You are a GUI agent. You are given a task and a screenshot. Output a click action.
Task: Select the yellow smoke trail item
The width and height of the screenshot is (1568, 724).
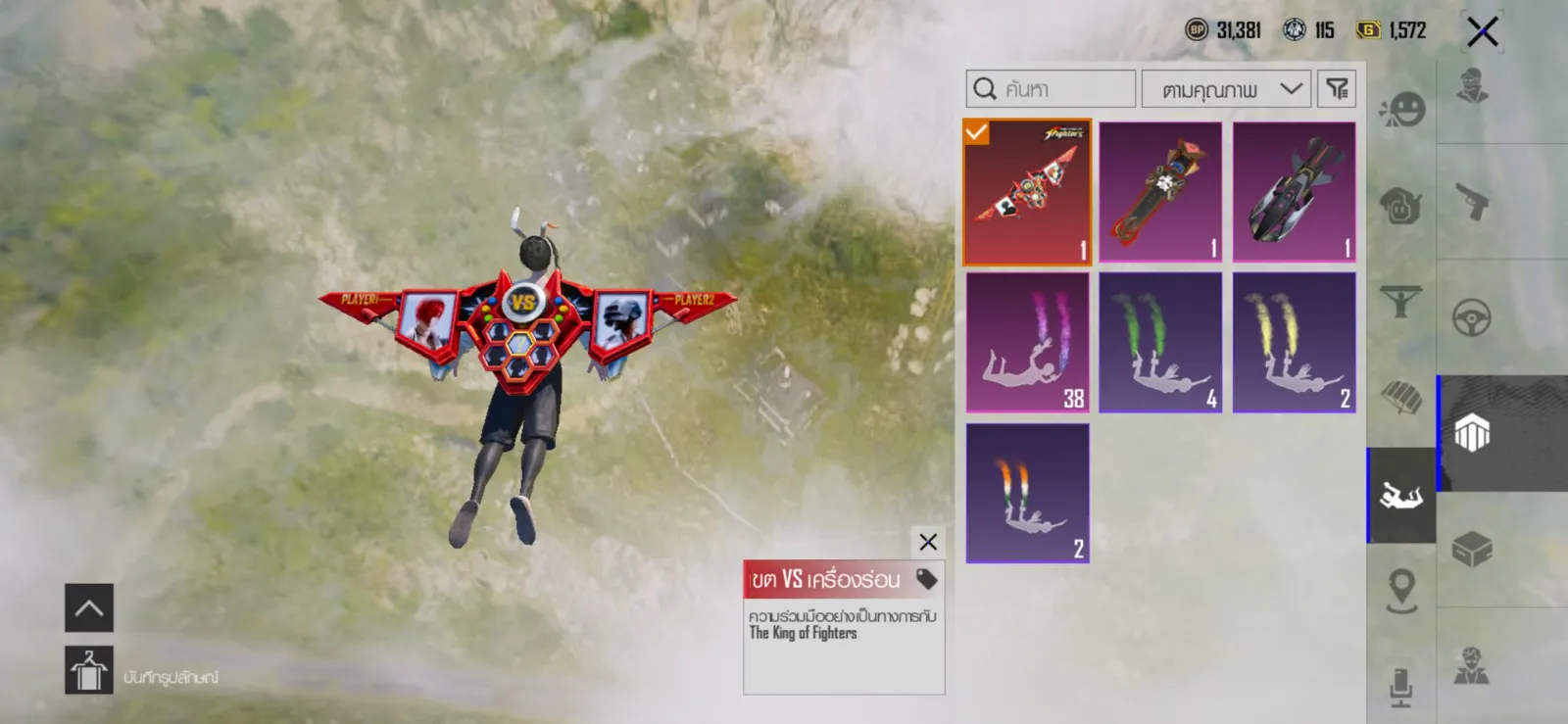pos(1294,343)
